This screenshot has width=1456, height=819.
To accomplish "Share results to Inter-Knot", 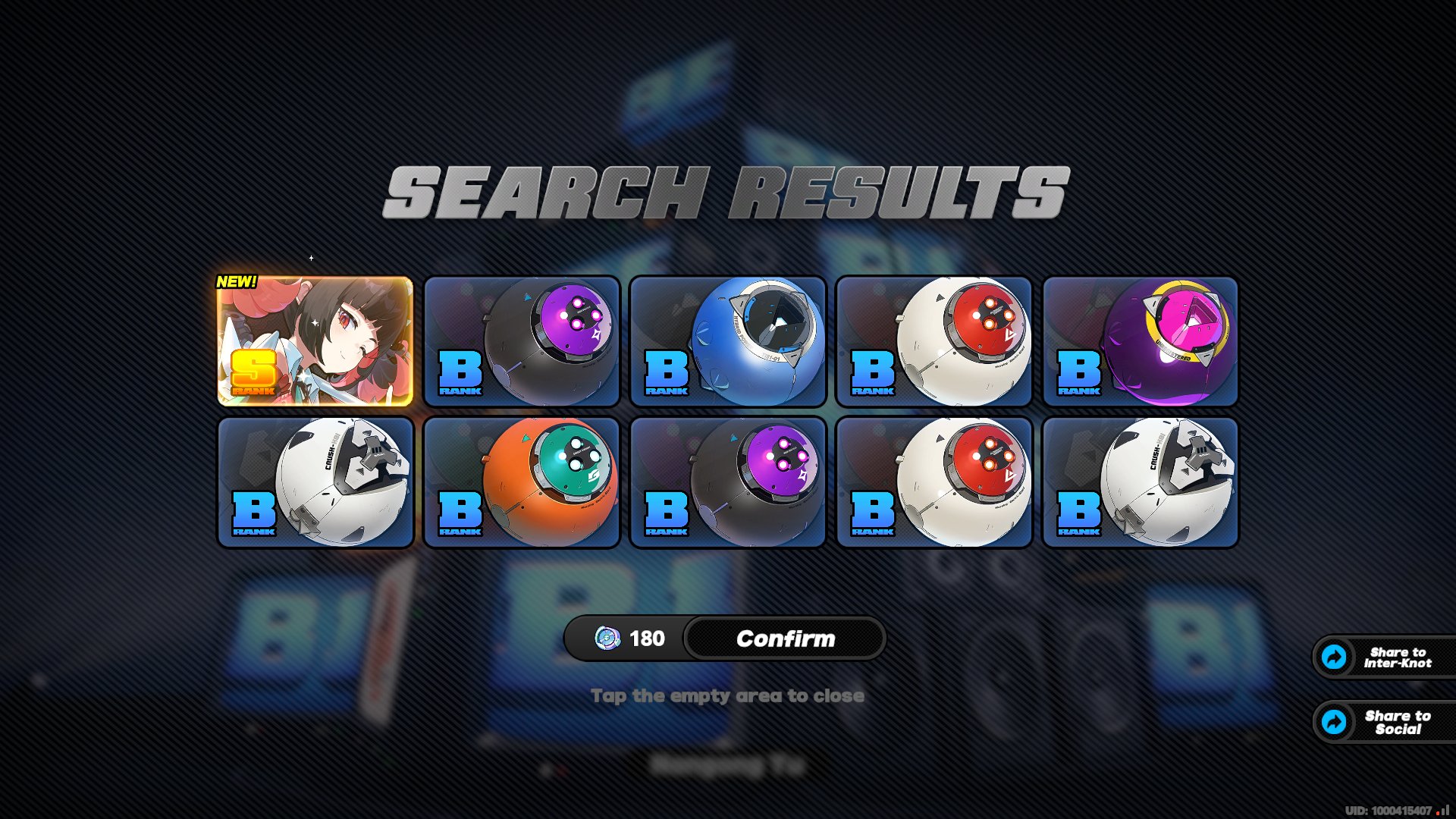I will click(1385, 657).
